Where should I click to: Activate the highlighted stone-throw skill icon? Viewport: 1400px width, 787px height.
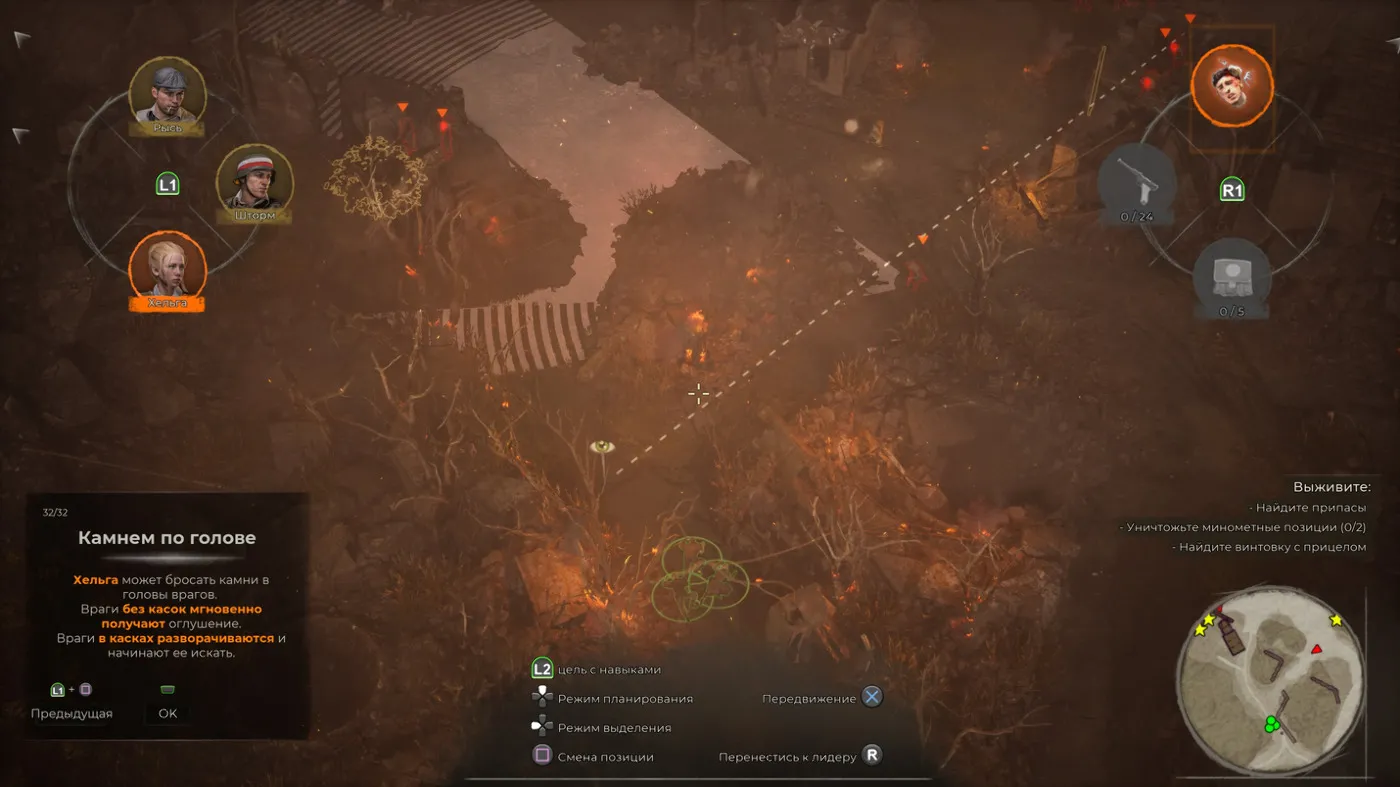click(1231, 85)
